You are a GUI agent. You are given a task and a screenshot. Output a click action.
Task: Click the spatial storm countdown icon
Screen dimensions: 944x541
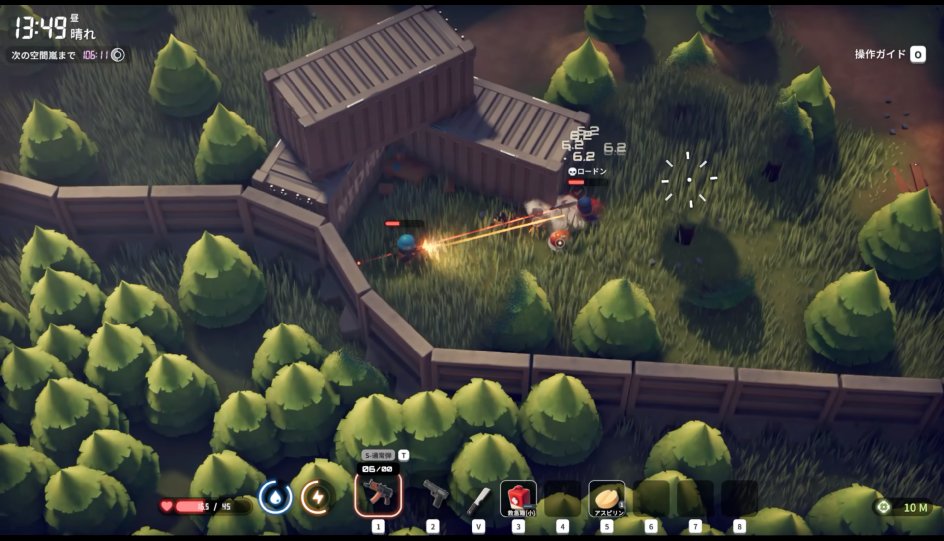click(x=118, y=55)
